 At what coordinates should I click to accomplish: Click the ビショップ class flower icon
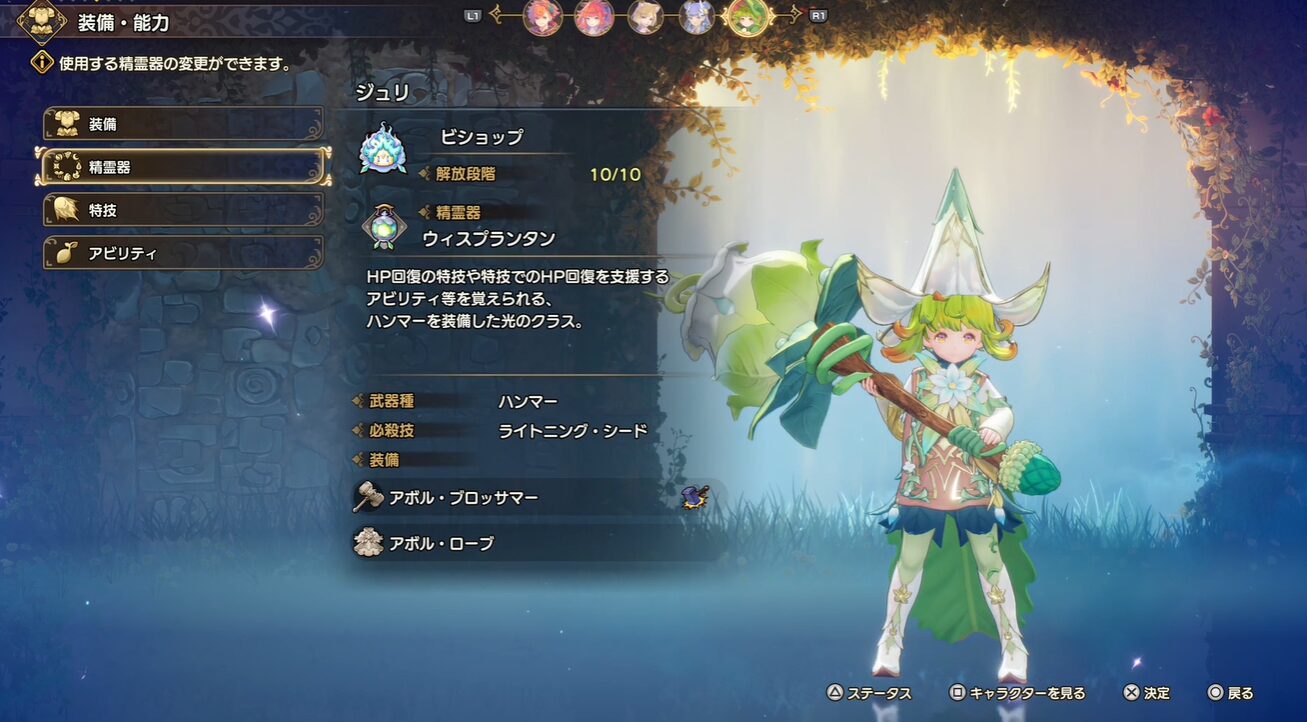383,150
